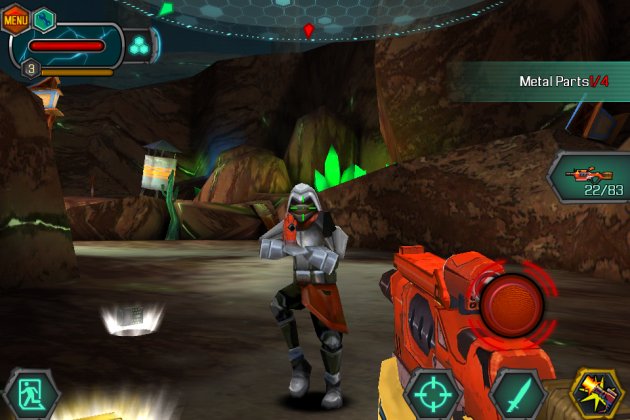Open the Metal Parts objective tracker
This screenshot has height=420, width=630.
point(563,81)
